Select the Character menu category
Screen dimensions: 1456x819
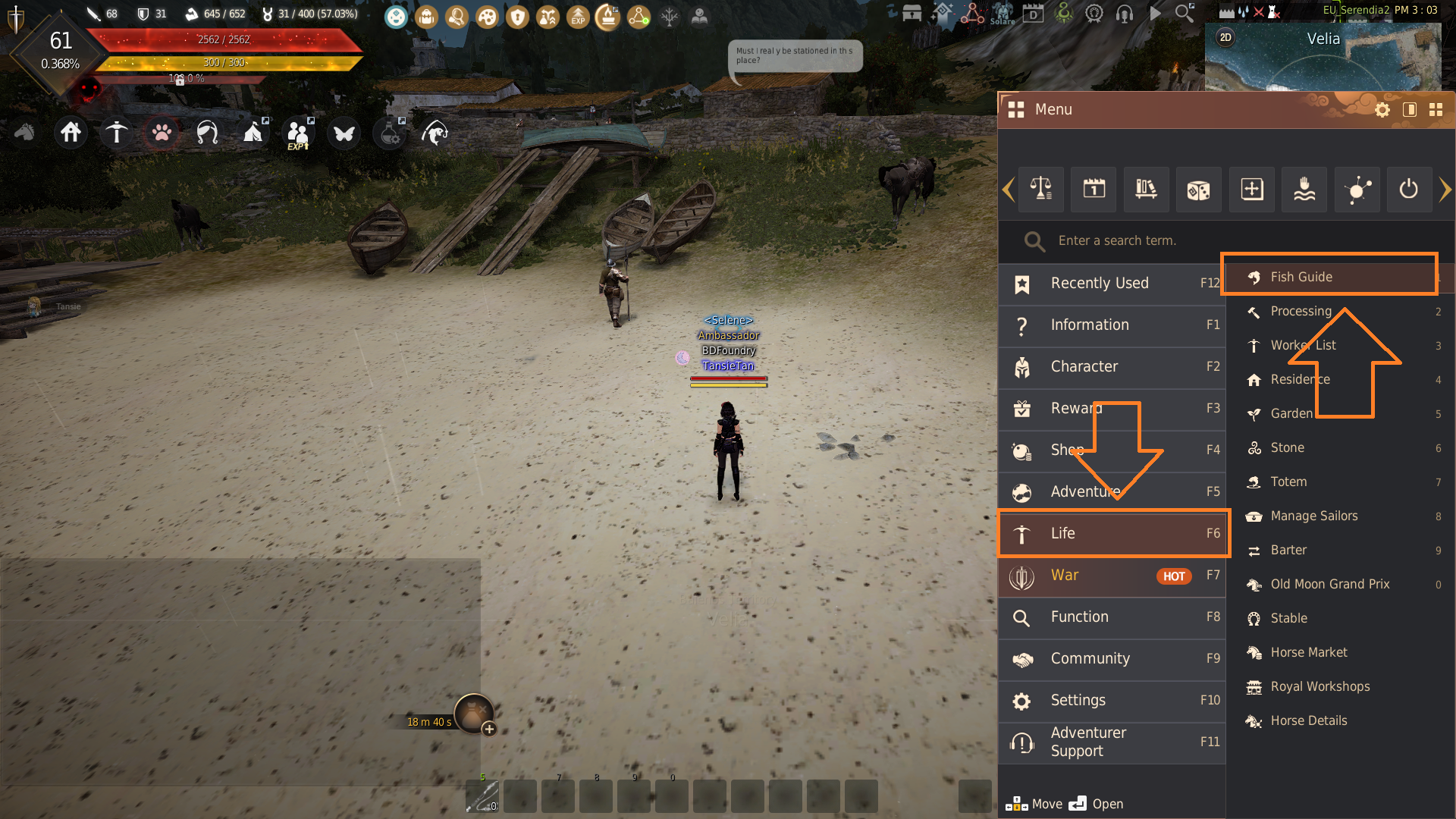(1112, 367)
